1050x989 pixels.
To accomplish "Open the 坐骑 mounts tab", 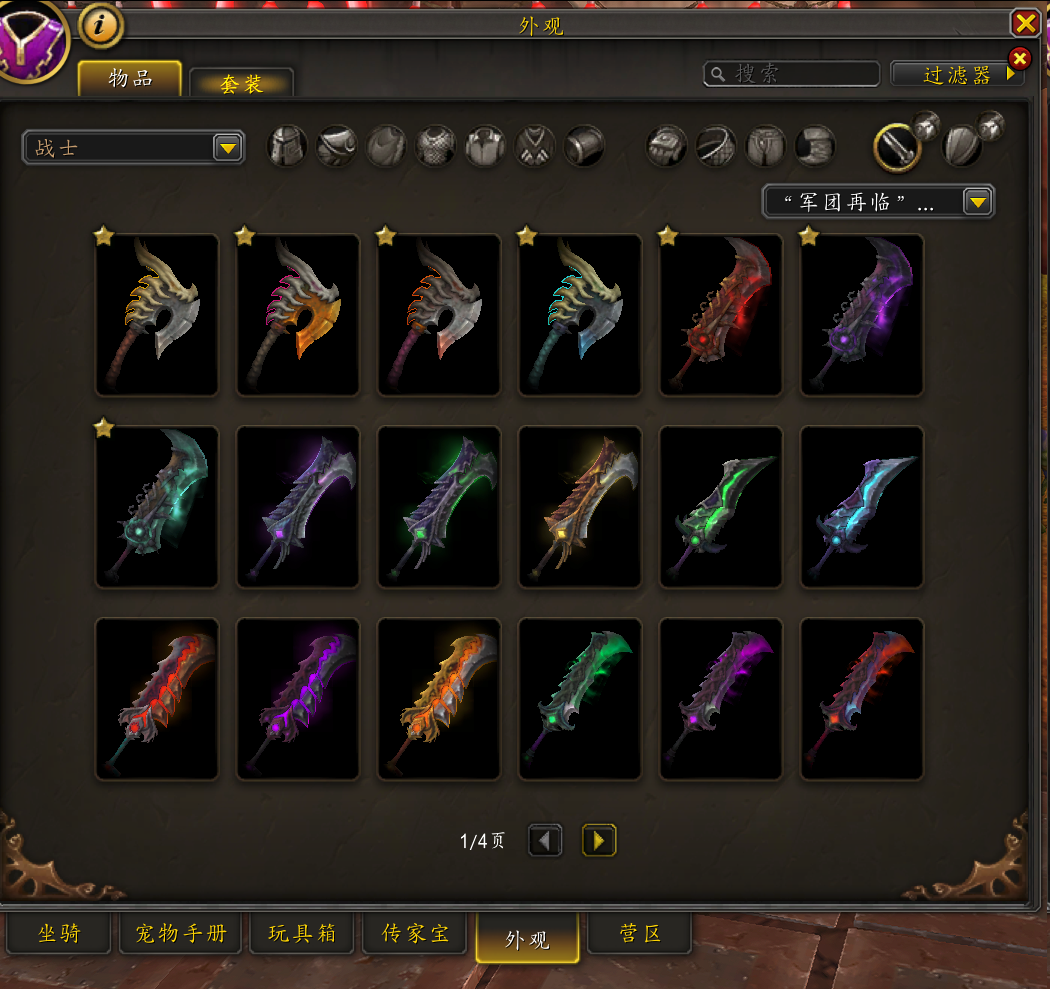I will click(59, 935).
